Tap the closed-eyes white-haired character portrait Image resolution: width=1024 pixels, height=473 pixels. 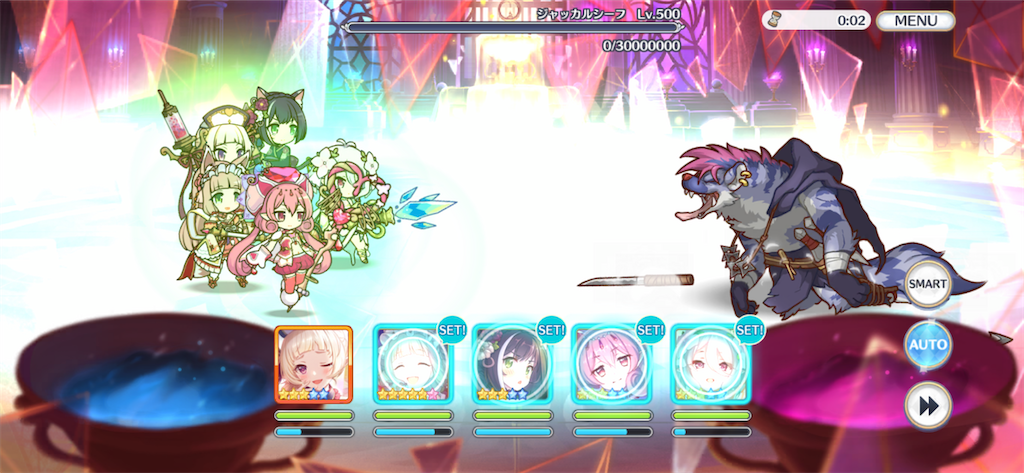[x=412, y=364]
